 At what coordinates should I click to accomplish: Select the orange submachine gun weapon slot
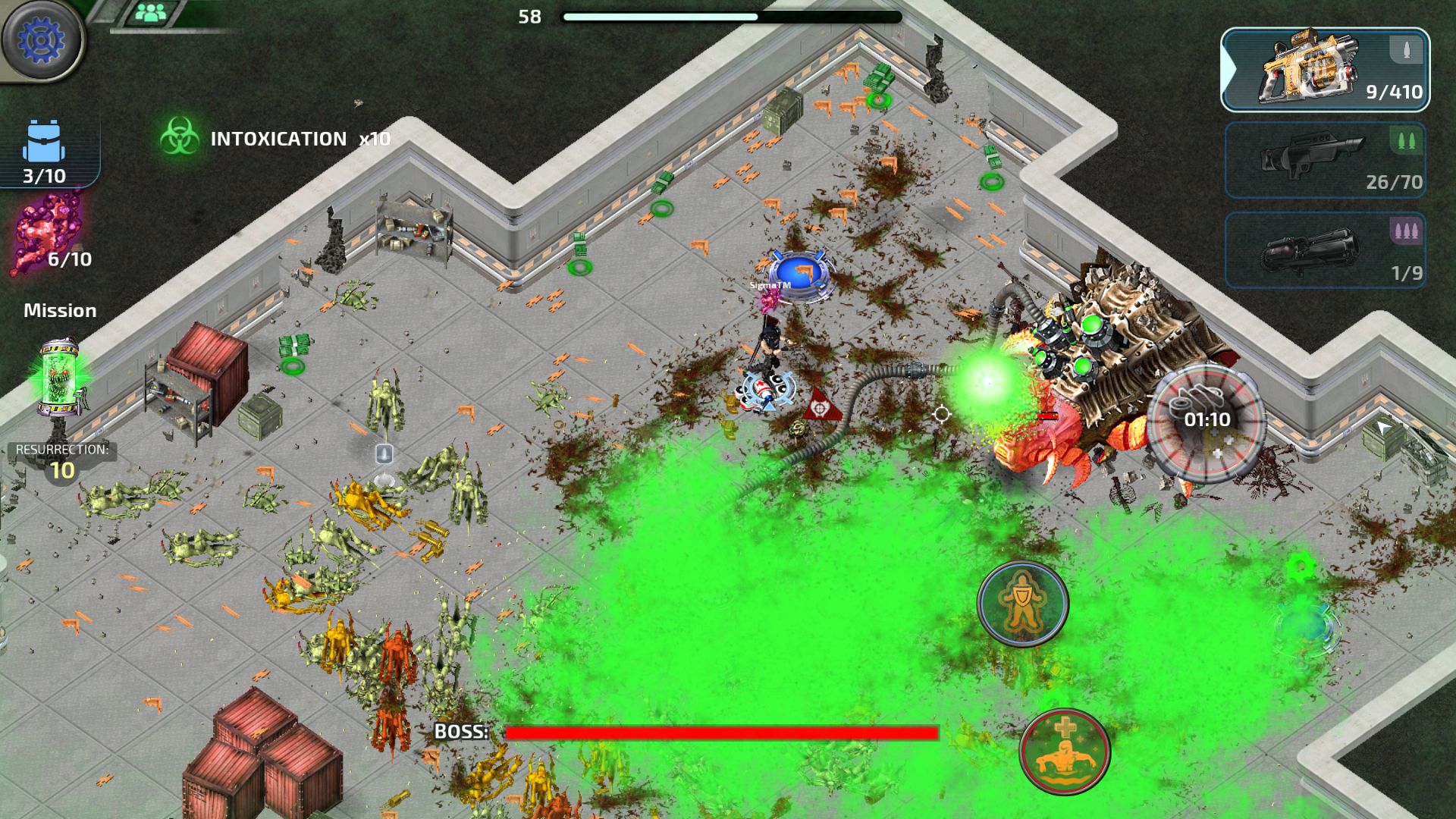pyautogui.click(x=1325, y=70)
